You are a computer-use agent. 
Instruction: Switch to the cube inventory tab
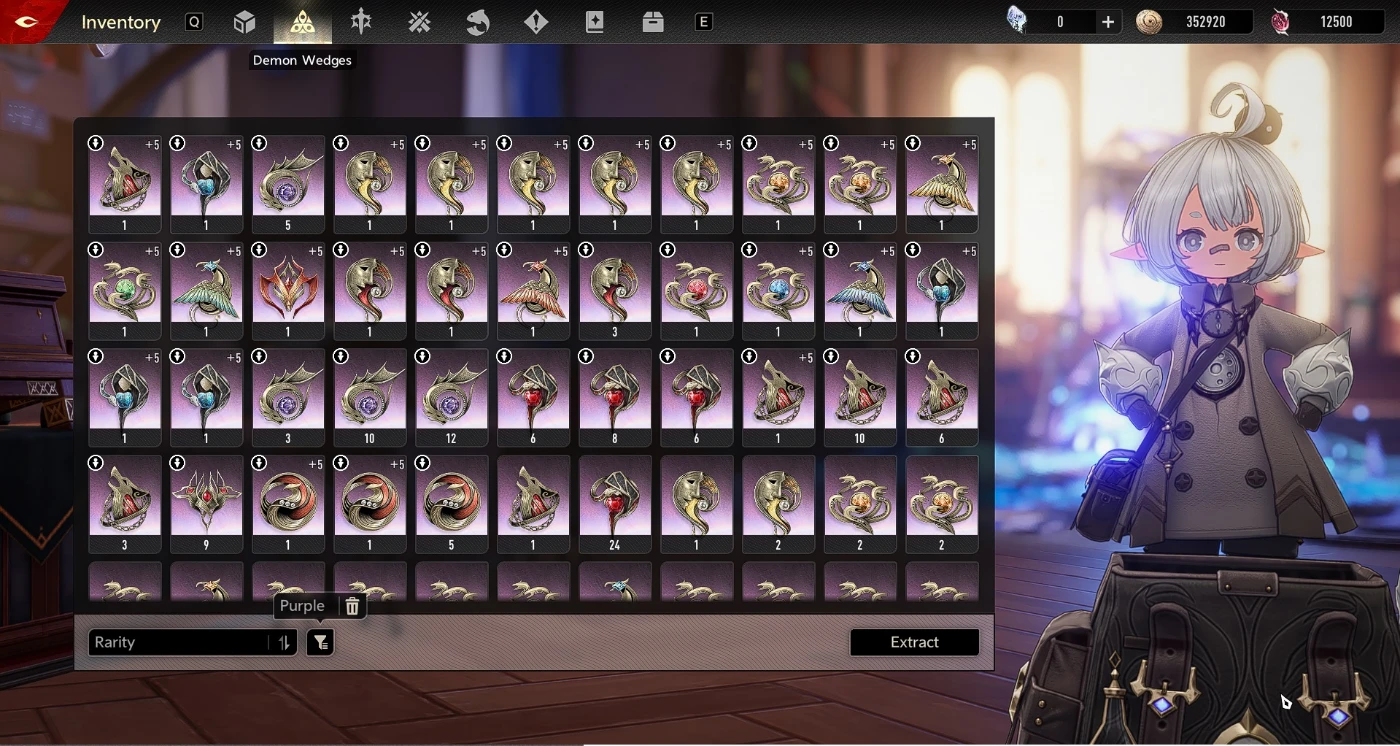(x=245, y=22)
